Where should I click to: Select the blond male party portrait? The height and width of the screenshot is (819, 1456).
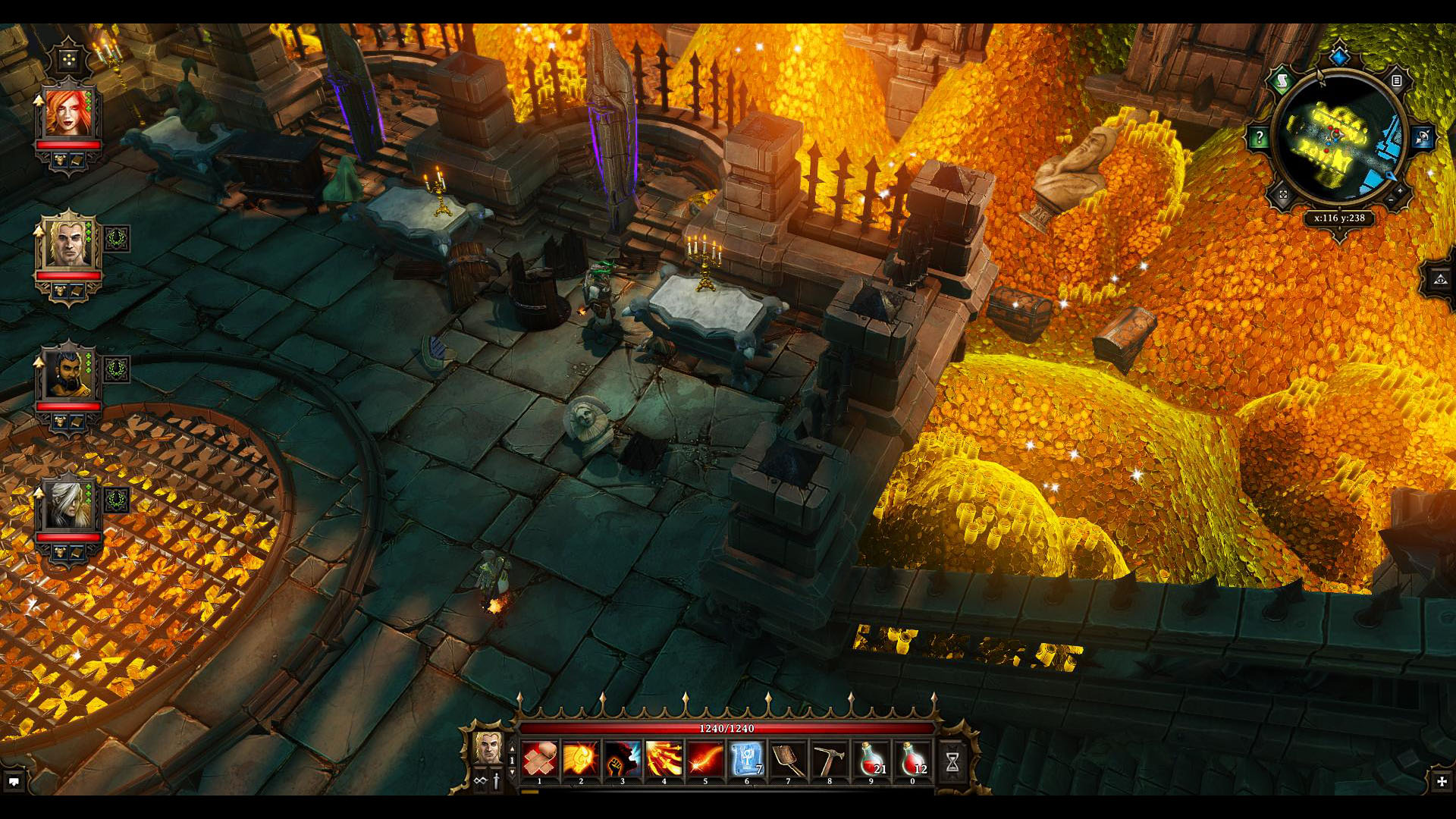coord(67,244)
